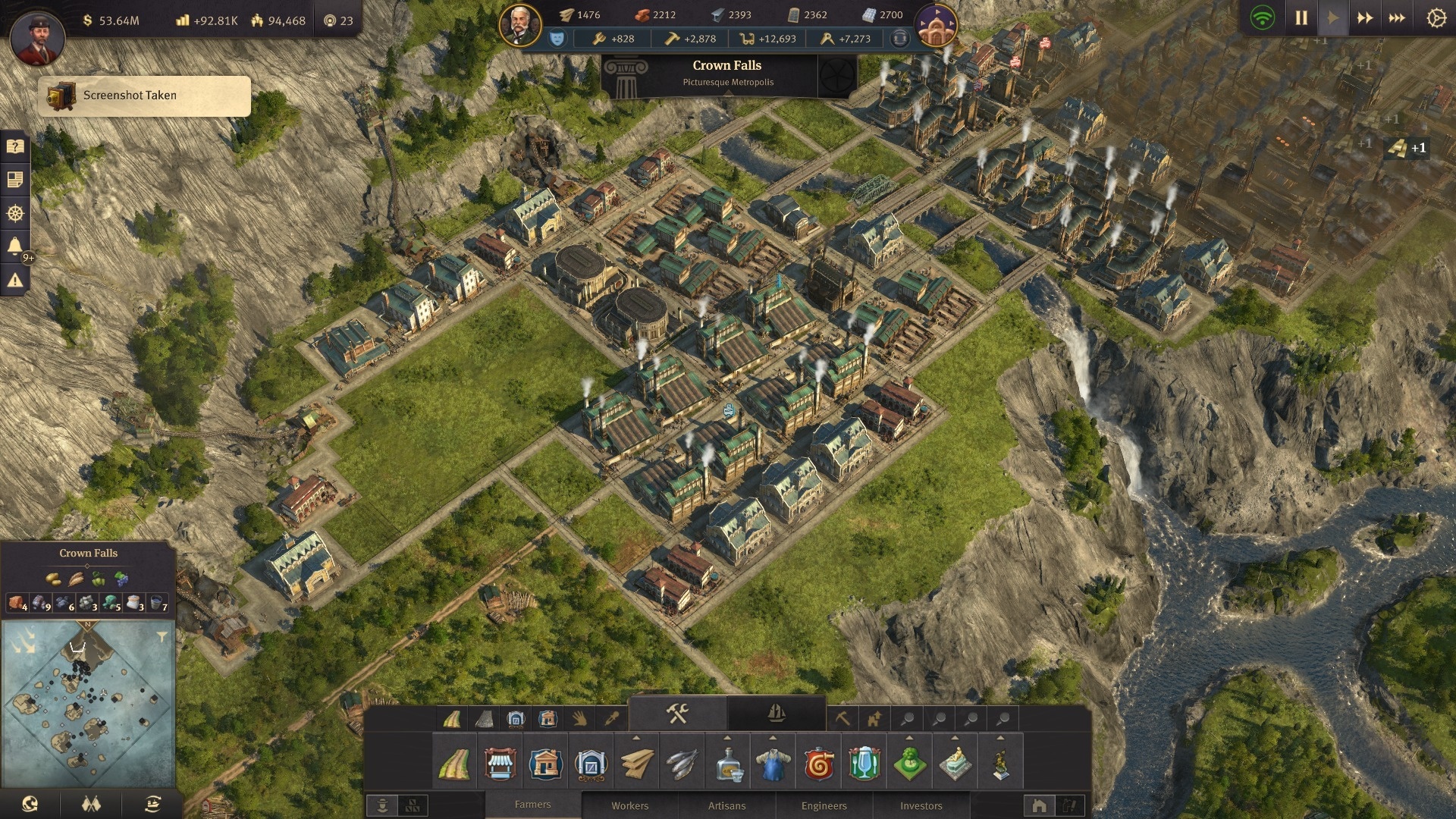Pause the game speed
The height and width of the screenshot is (819, 1456).
point(1301,17)
